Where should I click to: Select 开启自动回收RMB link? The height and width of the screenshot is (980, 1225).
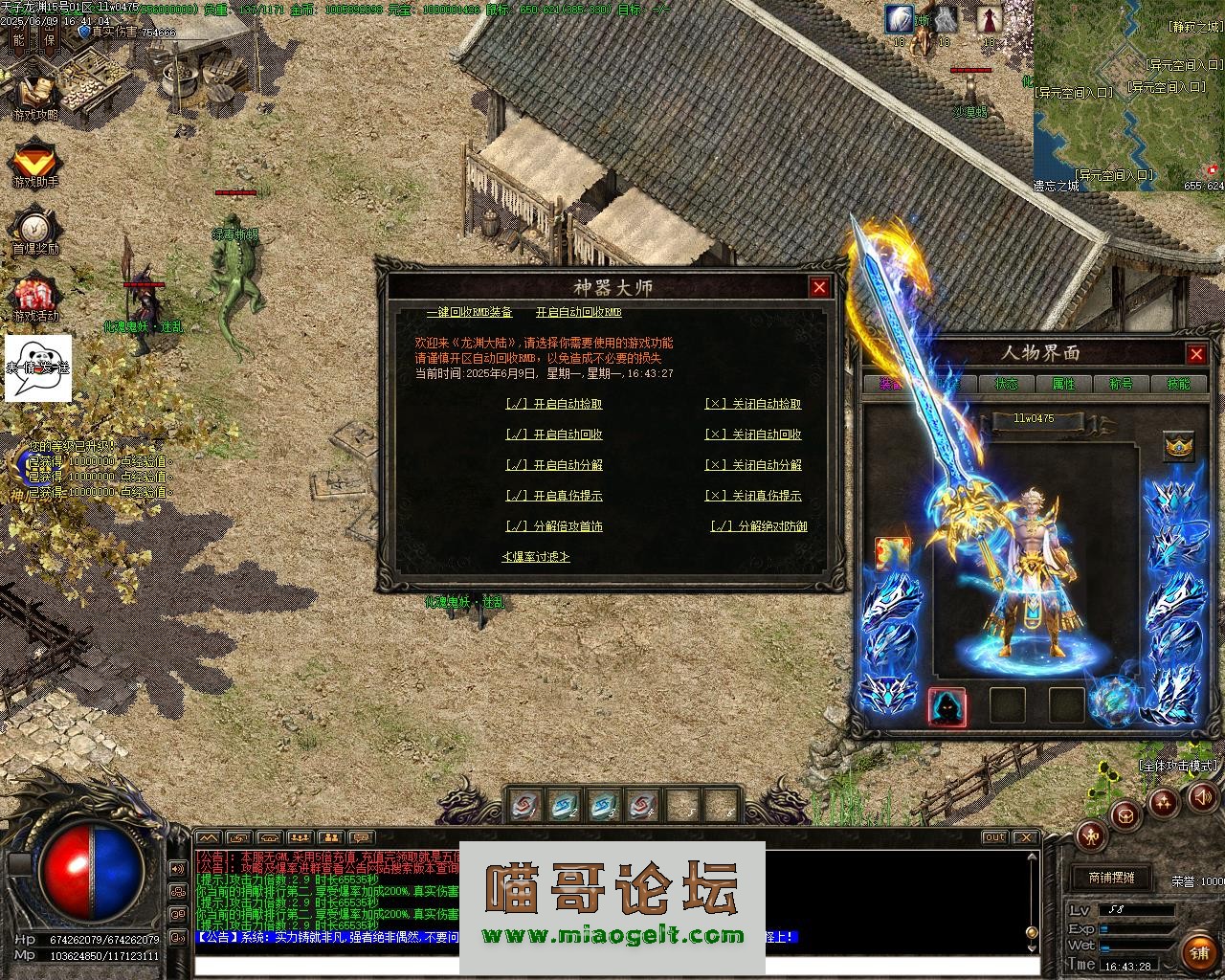tap(578, 313)
